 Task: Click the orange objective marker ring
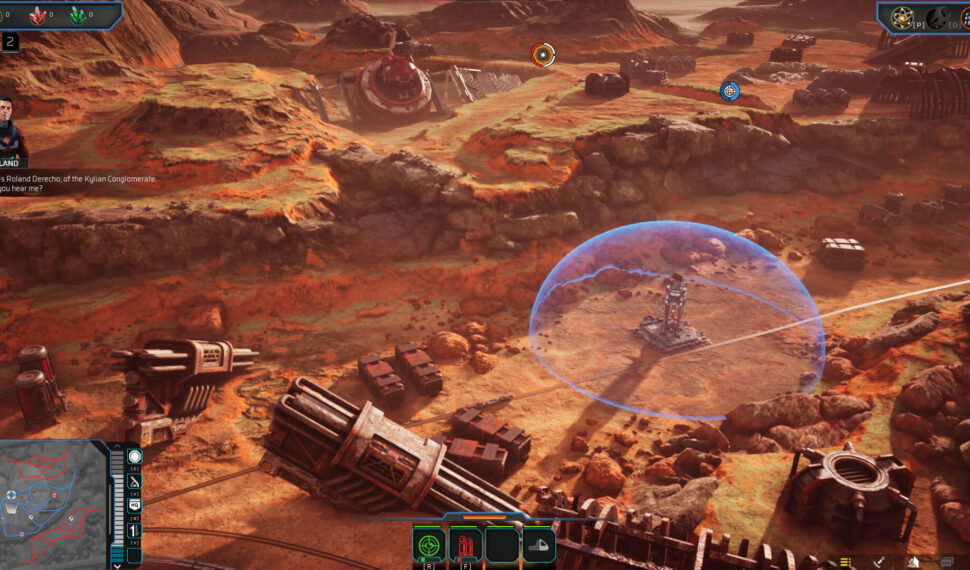tap(543, 54)
